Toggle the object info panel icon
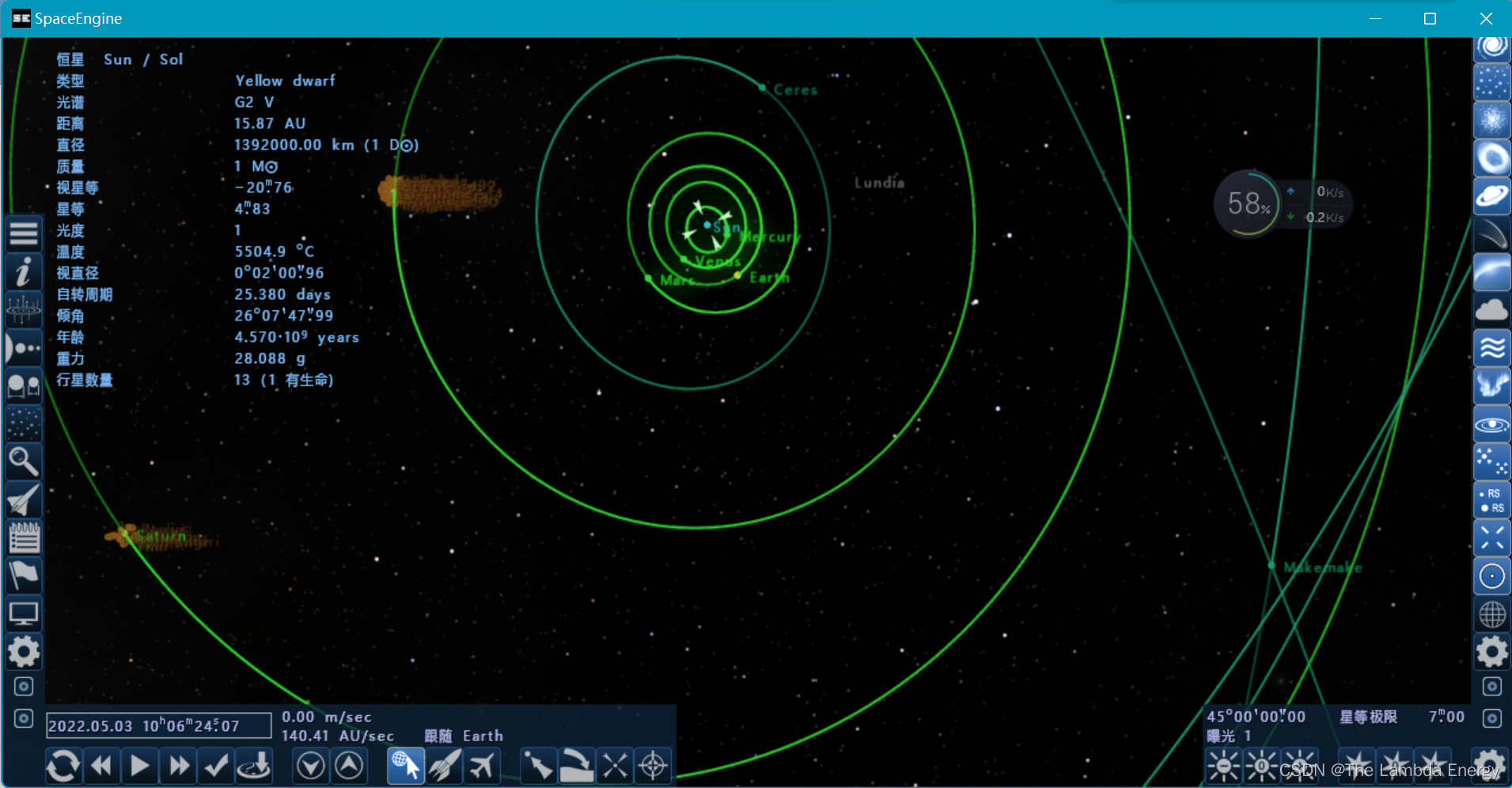1512x788 pixels. click(x=24, y=272)
